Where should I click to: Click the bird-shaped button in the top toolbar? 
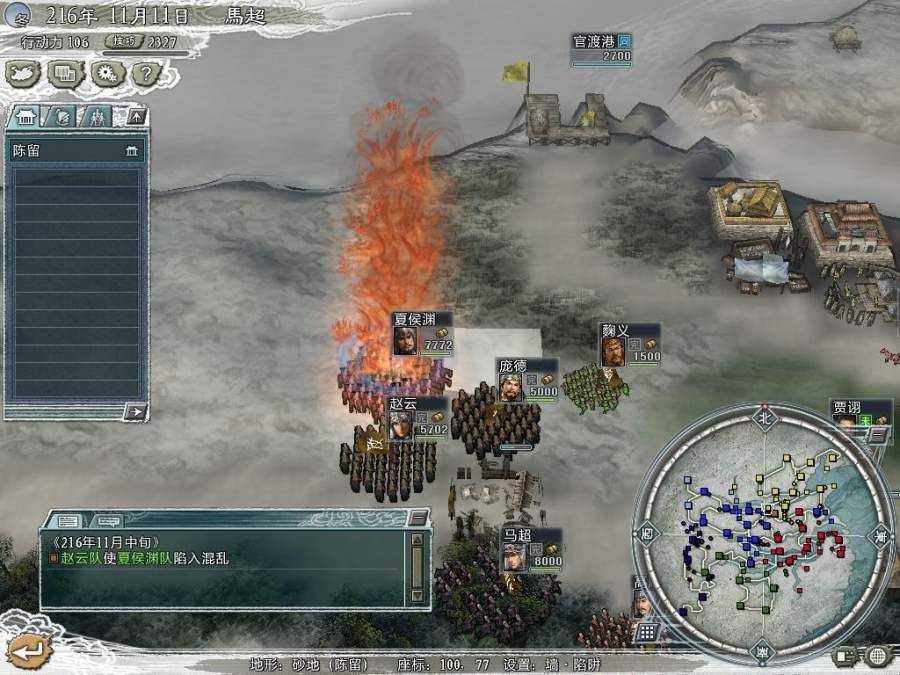point(22,73)
